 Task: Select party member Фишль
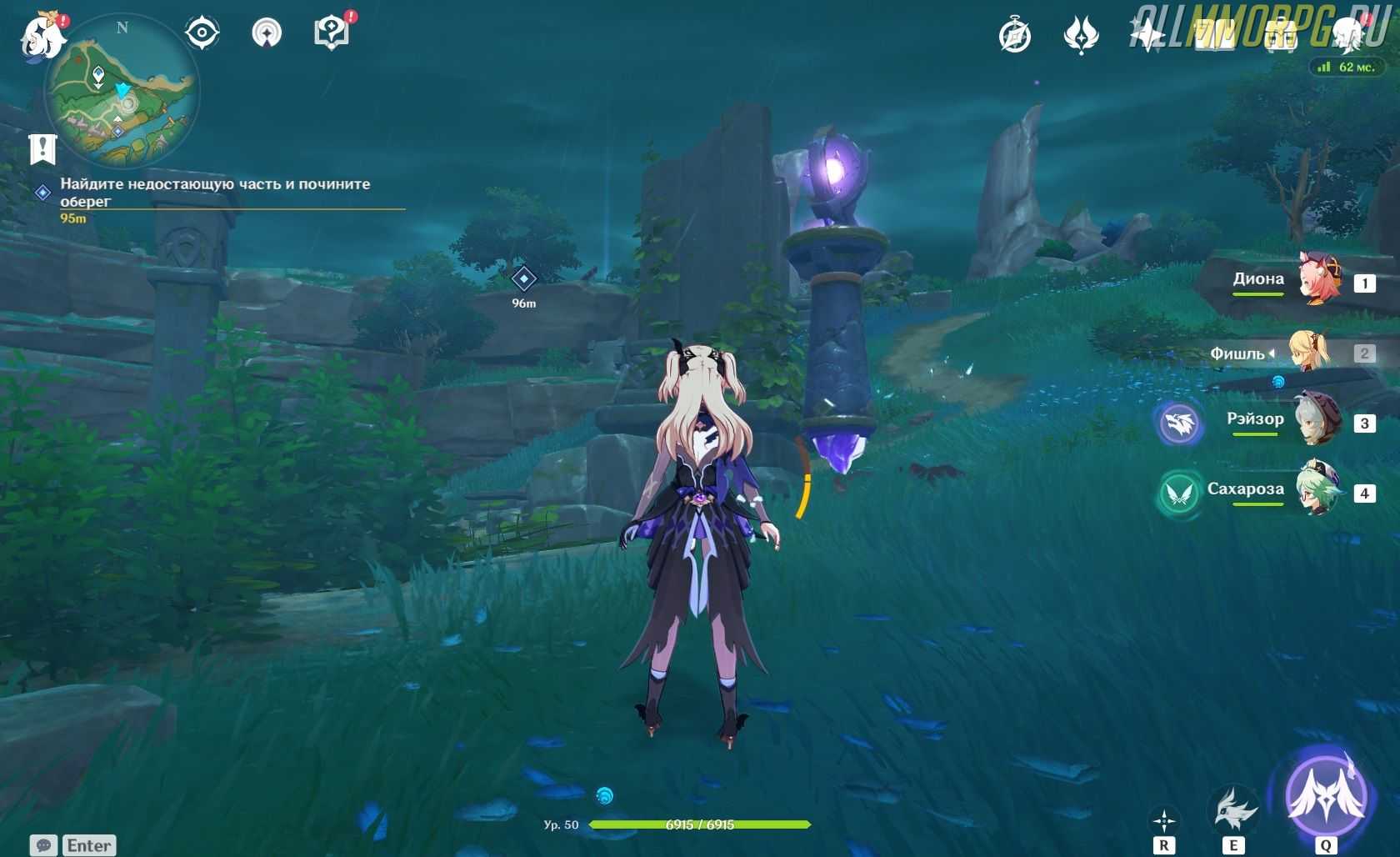click(x=1311, y=352)
